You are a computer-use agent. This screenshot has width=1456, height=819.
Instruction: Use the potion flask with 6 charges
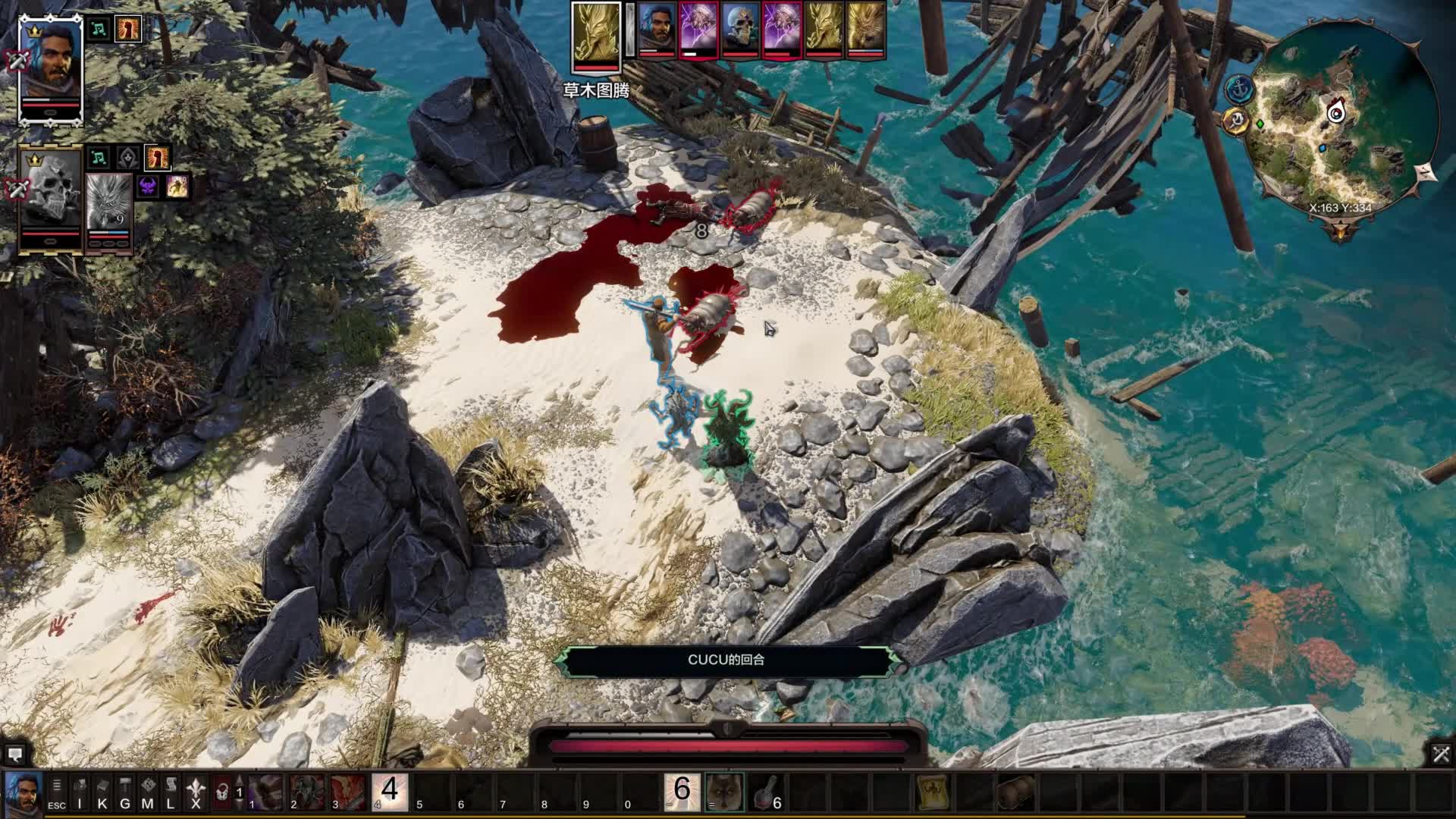point(767,792)
